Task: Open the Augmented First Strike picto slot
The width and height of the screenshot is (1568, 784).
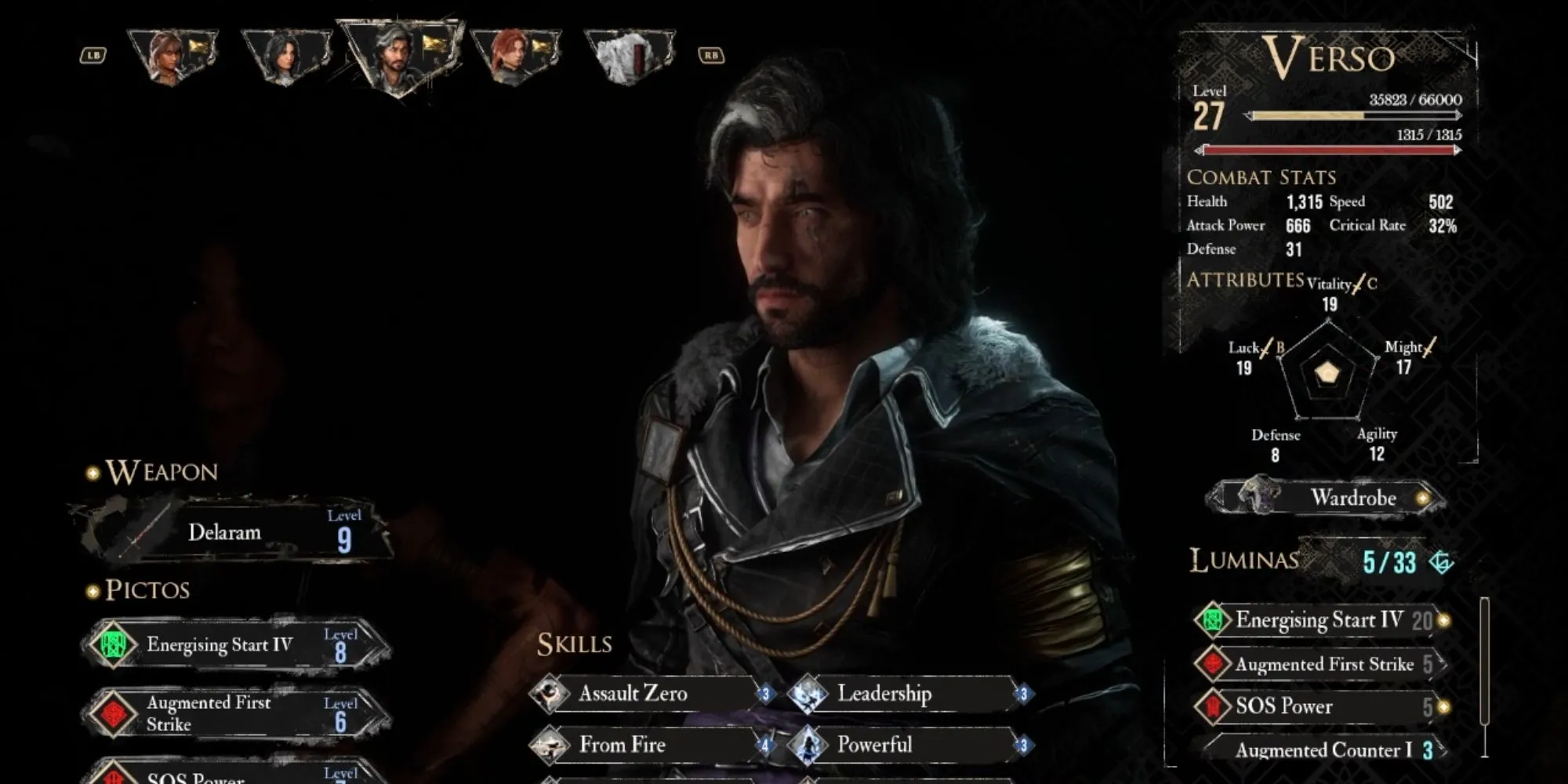Action: pyautogui.click(x=235, y=713)
